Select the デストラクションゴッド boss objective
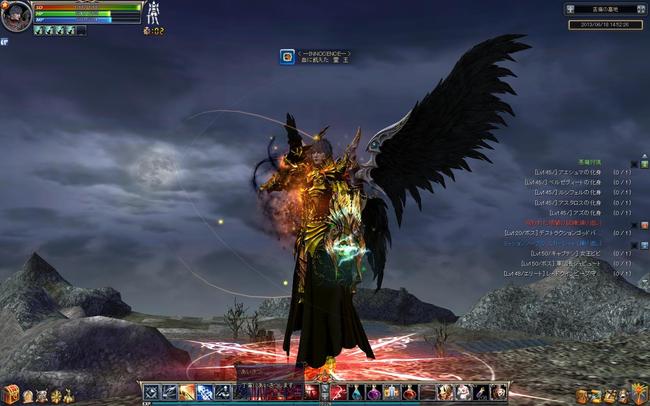 click(x=563, y=233)
